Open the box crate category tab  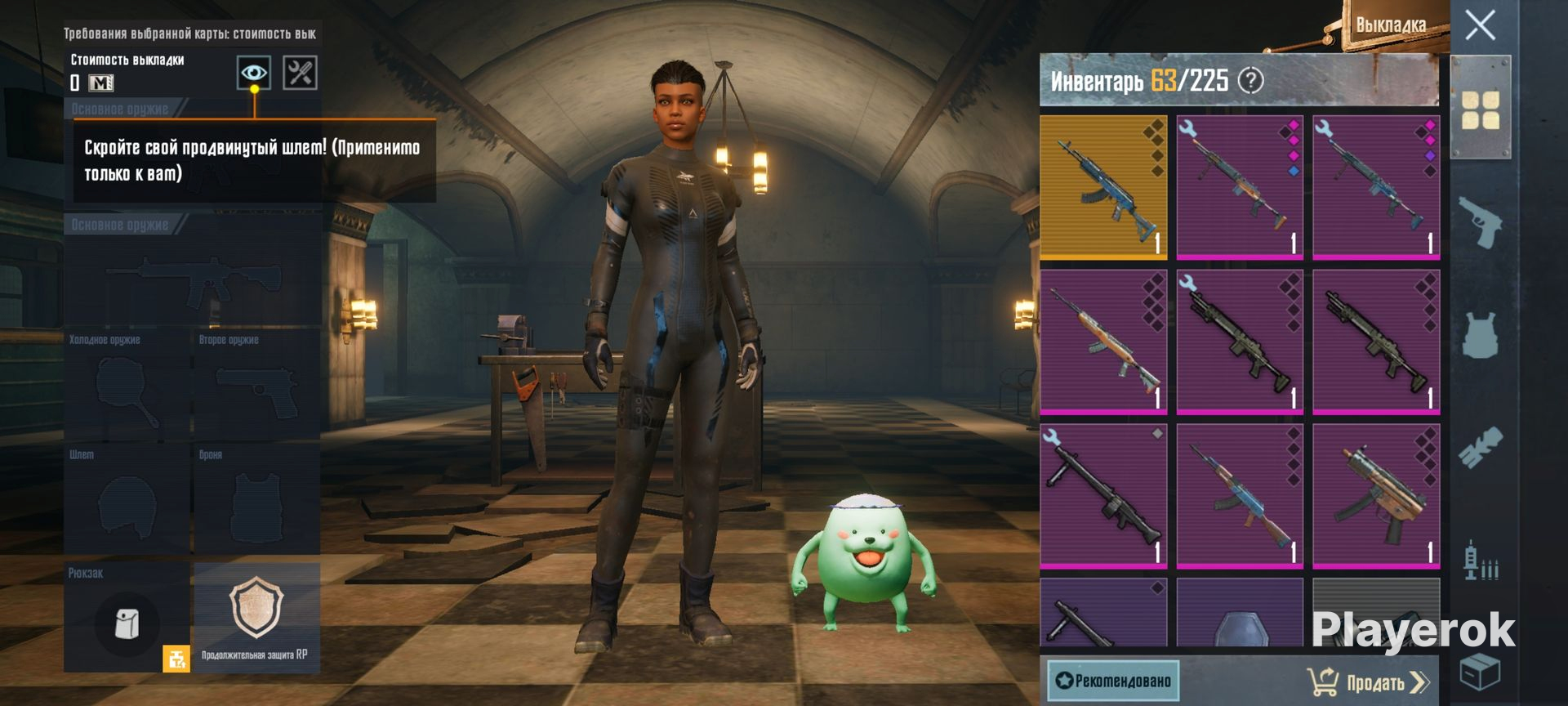[x=1480, y=672]
